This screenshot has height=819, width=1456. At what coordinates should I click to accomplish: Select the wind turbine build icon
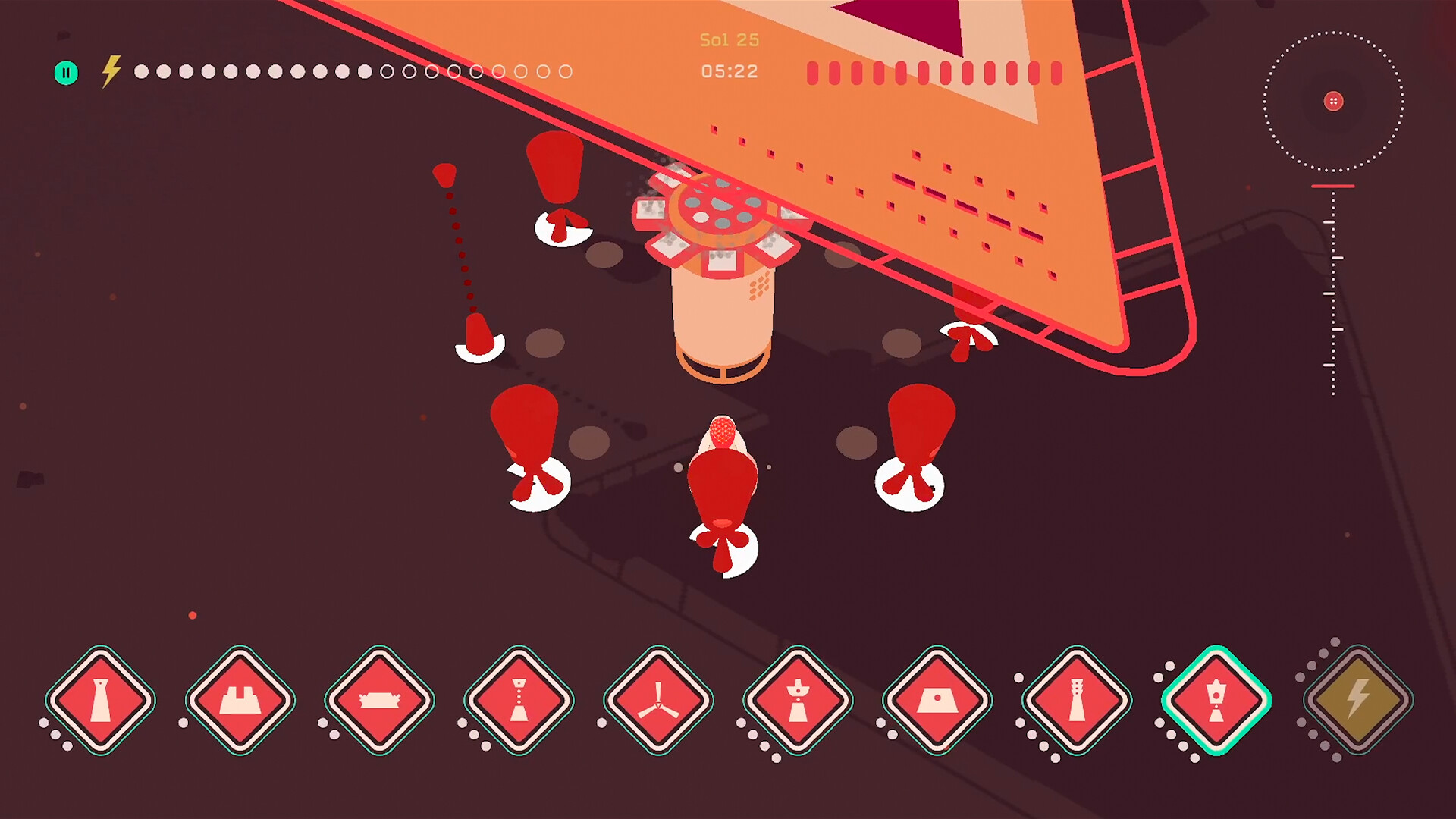click(x=658, y=701)
